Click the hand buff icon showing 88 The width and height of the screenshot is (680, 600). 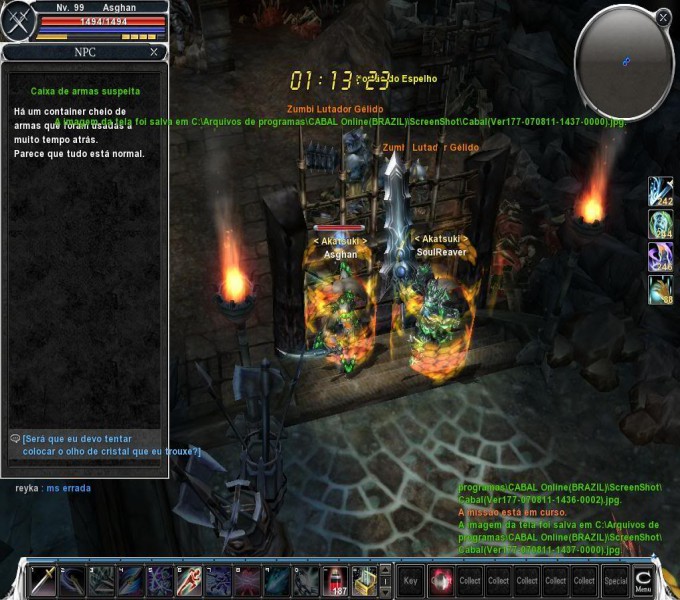click(661, 290)
